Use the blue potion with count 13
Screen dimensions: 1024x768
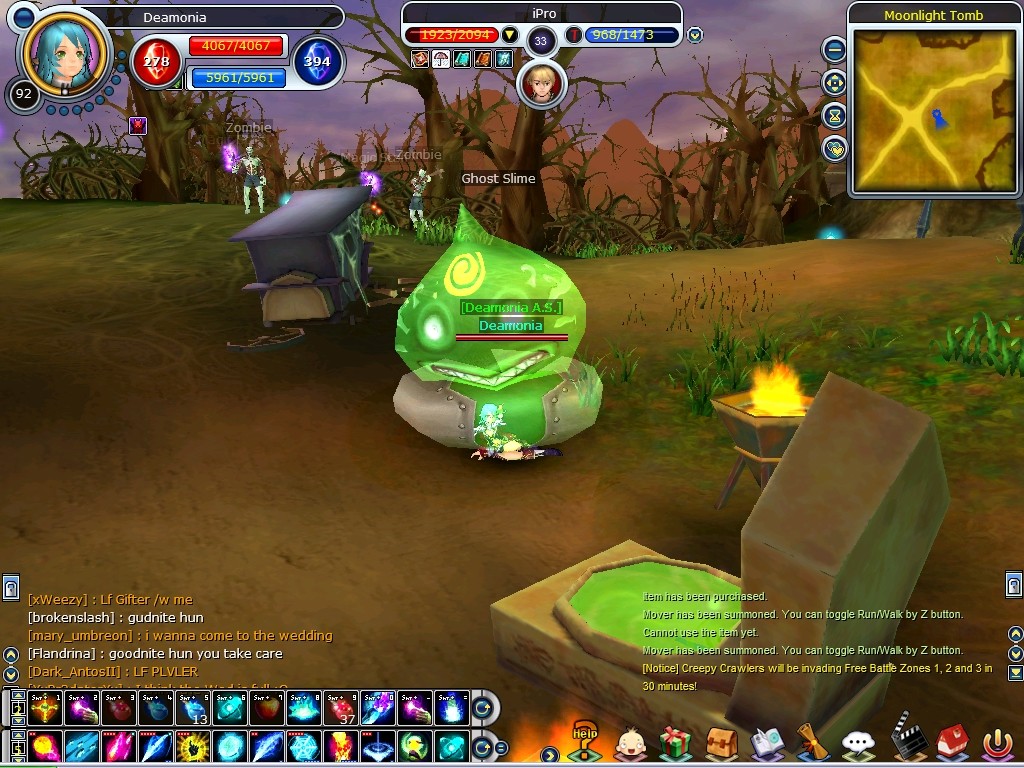pyautogui.click(x=193, y=709)
